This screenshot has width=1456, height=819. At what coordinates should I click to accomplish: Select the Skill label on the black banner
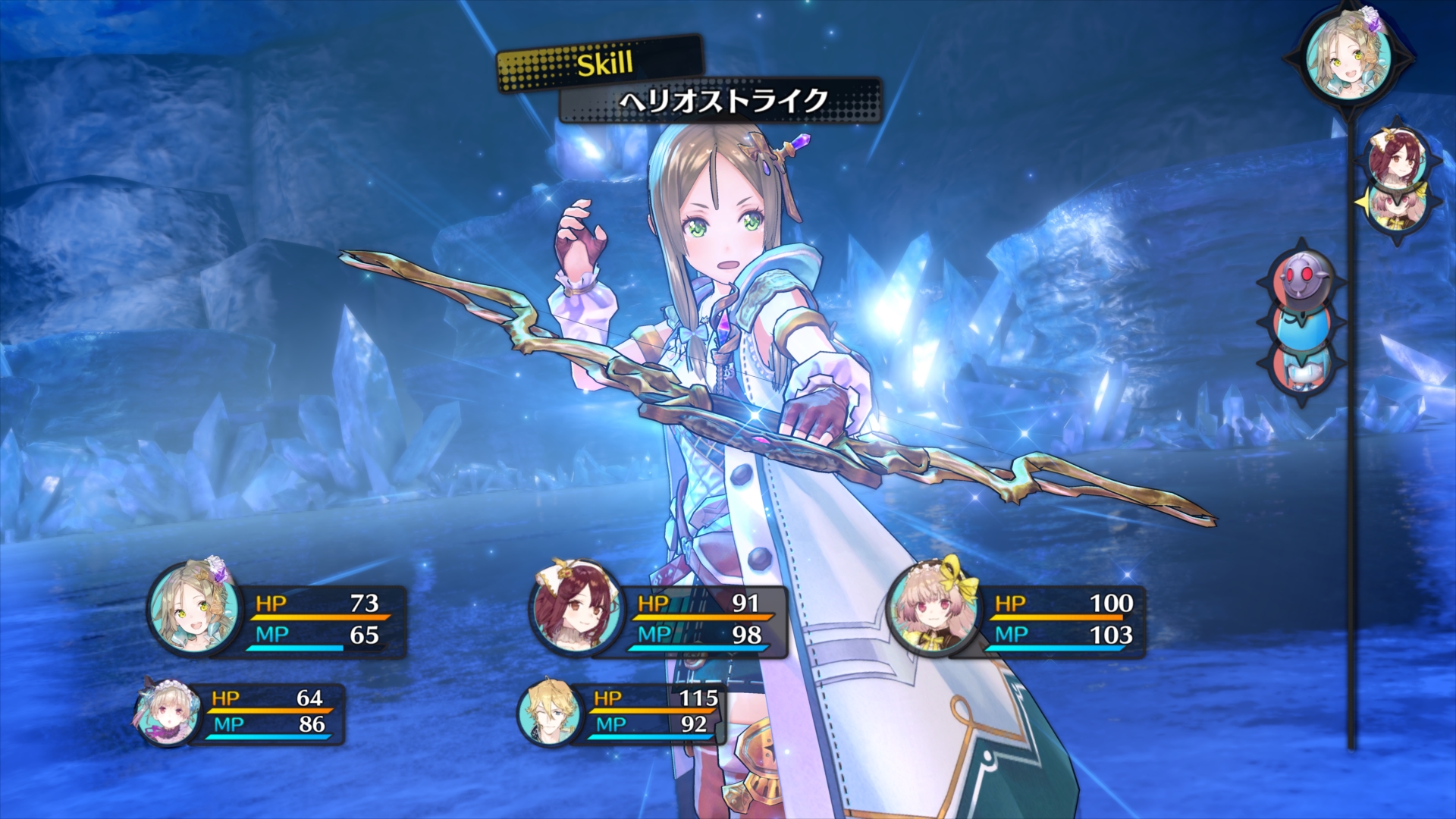[603, 65]
